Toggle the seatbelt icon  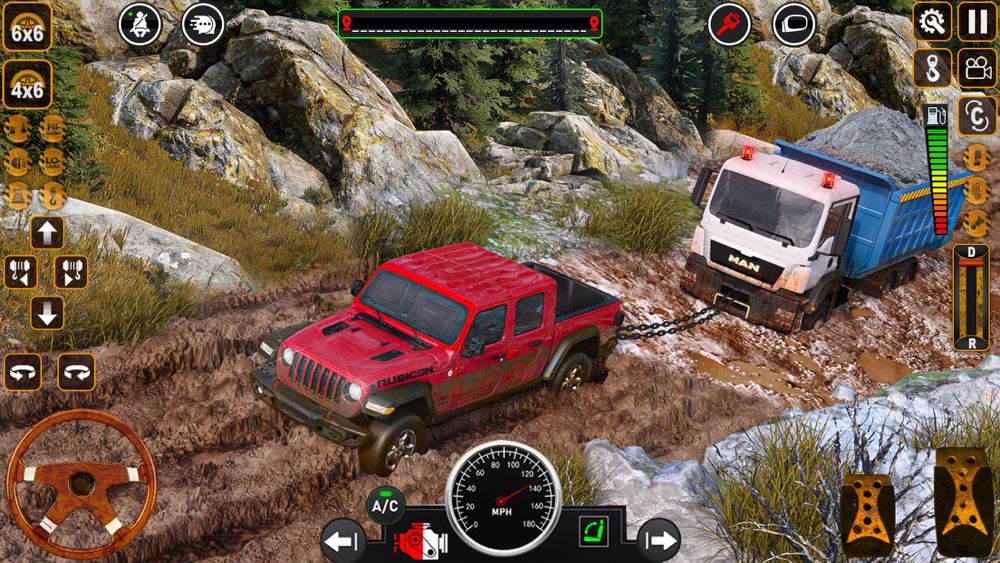tap(140, 25)
